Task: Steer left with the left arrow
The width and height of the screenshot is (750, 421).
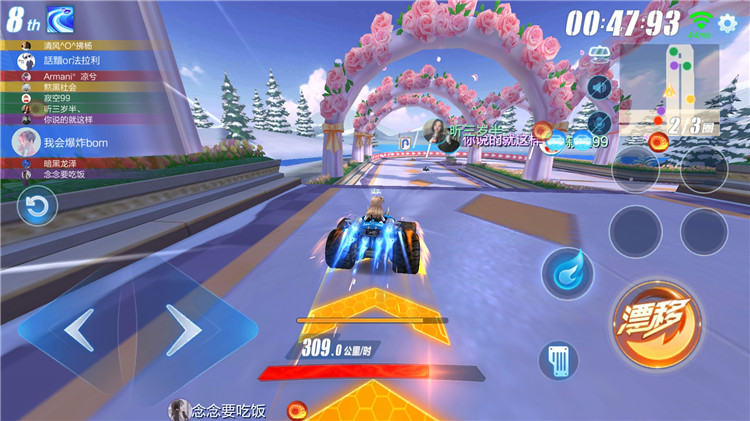Action: click(78, 327)
